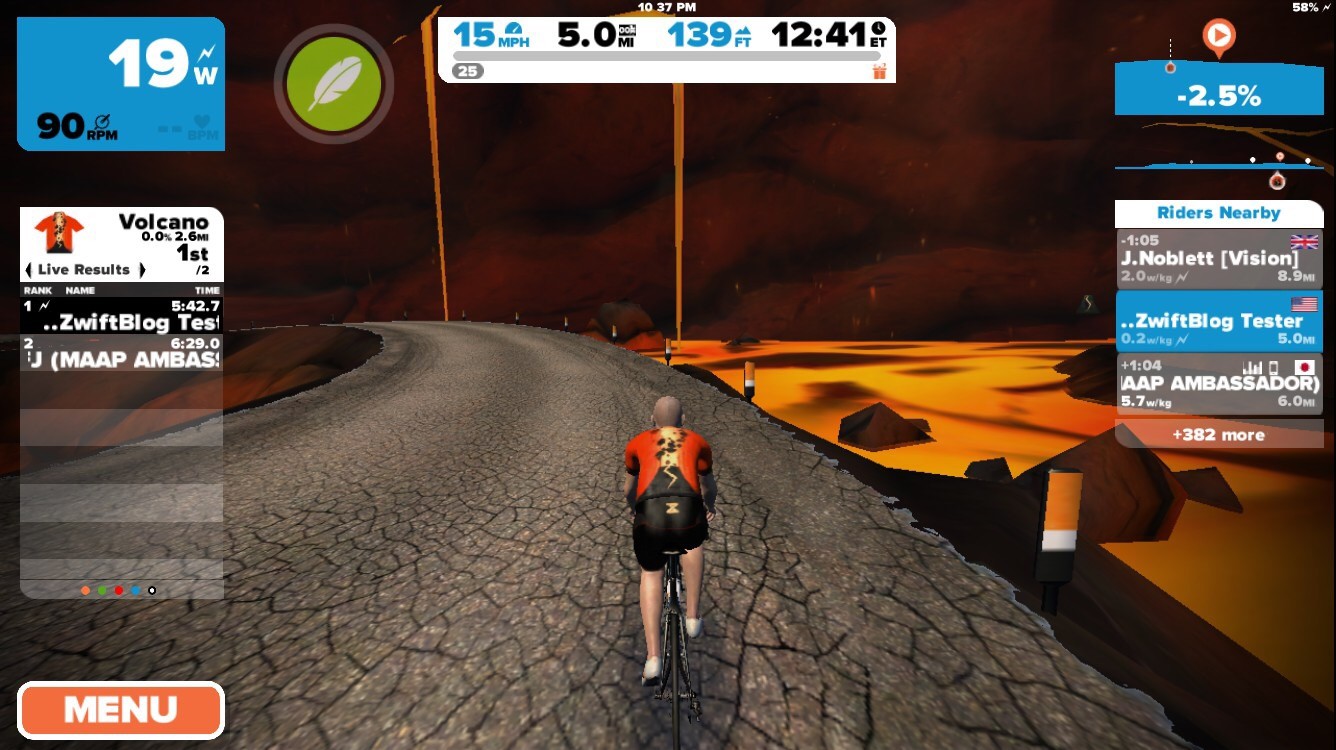
Task: Select the rank 2 MAAP AMBASSADOR result
Action: tap(121, 352)
